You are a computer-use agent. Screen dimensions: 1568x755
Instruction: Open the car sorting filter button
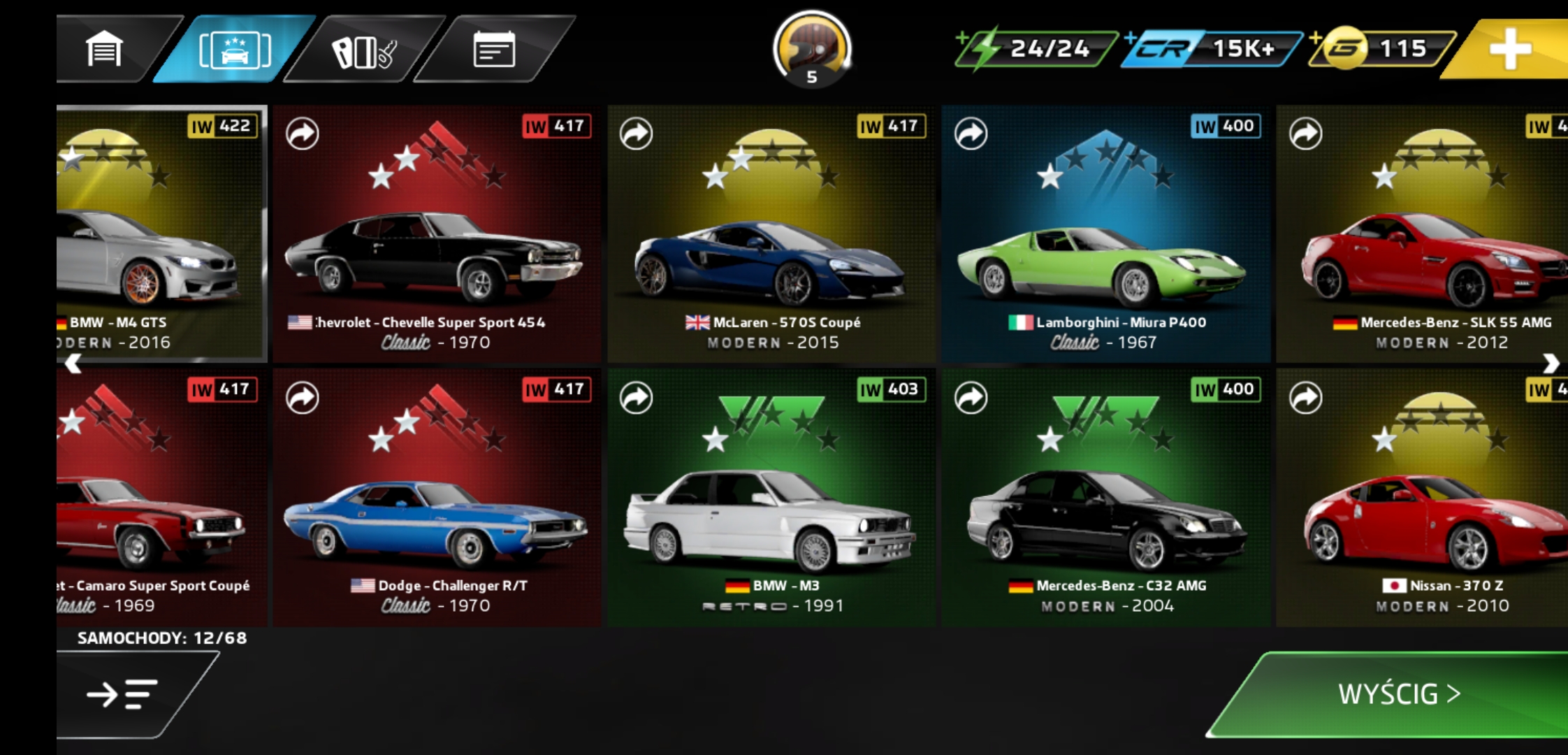(122, 694)
